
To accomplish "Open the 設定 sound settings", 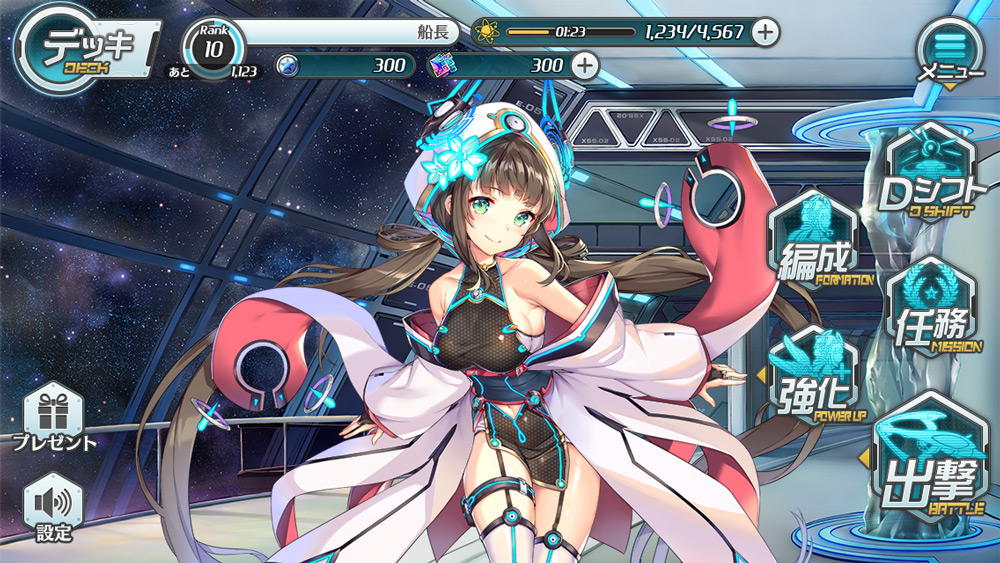I will pos(54,507).
